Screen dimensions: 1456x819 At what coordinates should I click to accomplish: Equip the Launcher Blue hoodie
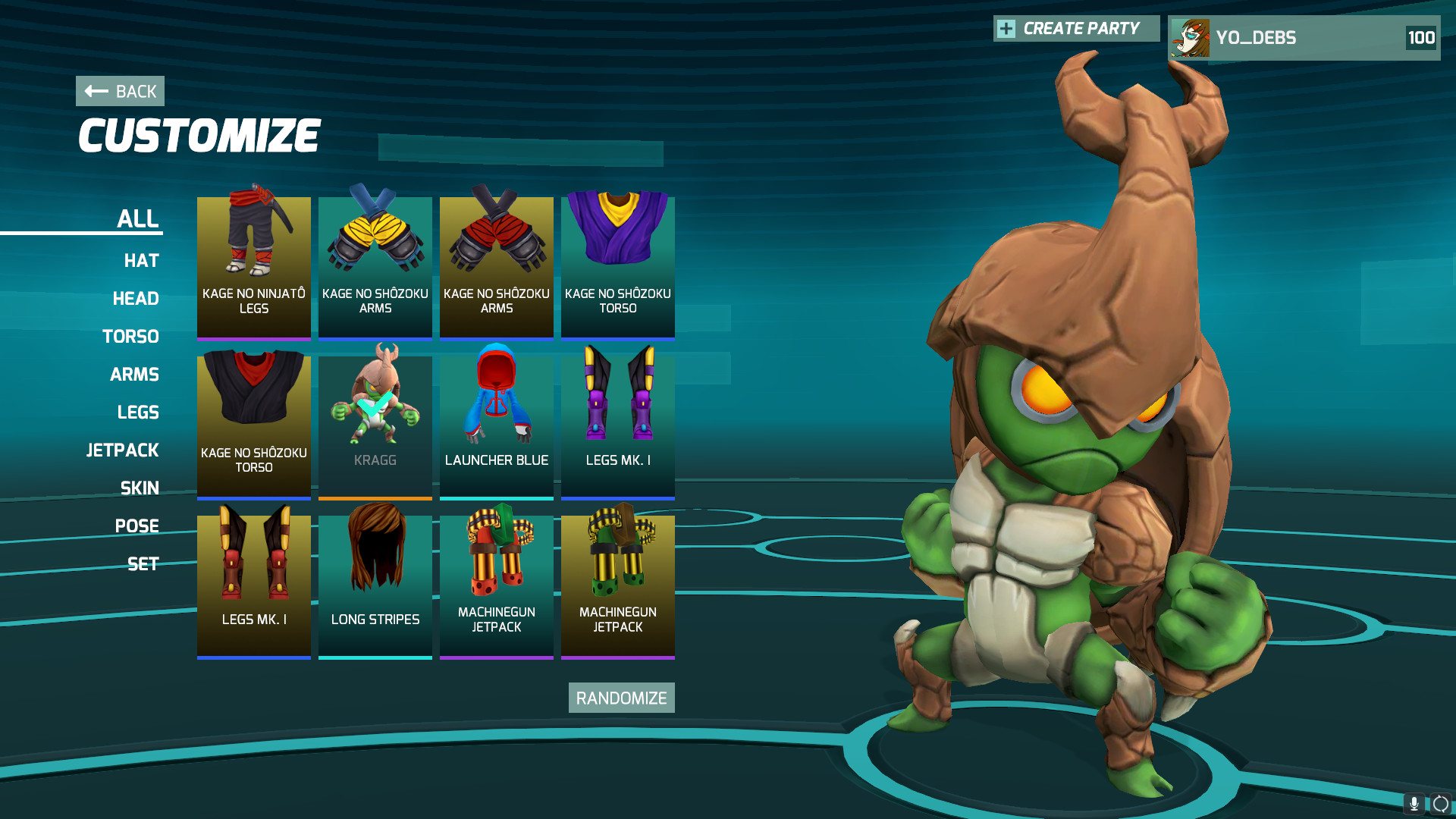click(x=496, y=425)
